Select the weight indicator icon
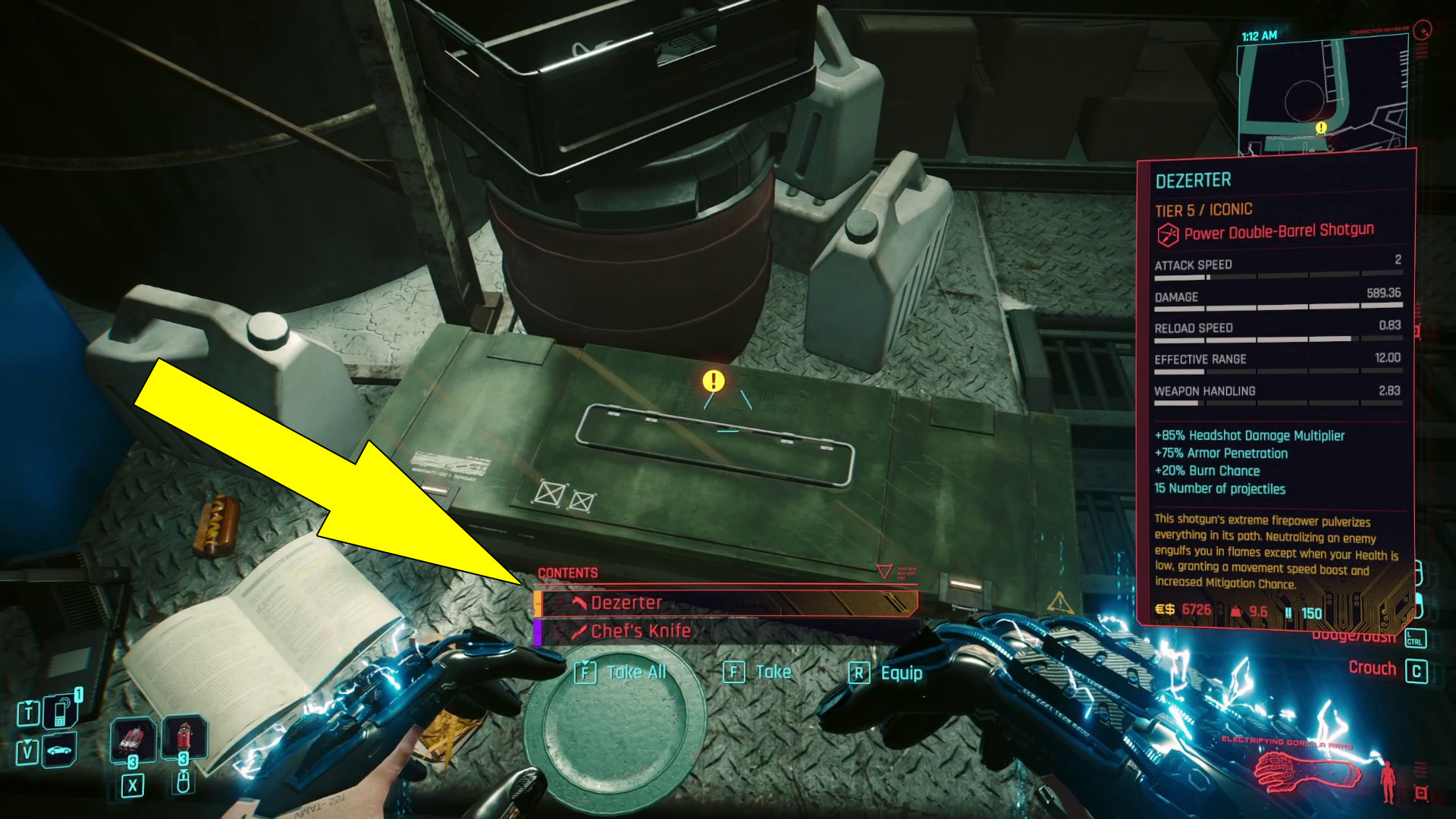 click(1236, 610)
